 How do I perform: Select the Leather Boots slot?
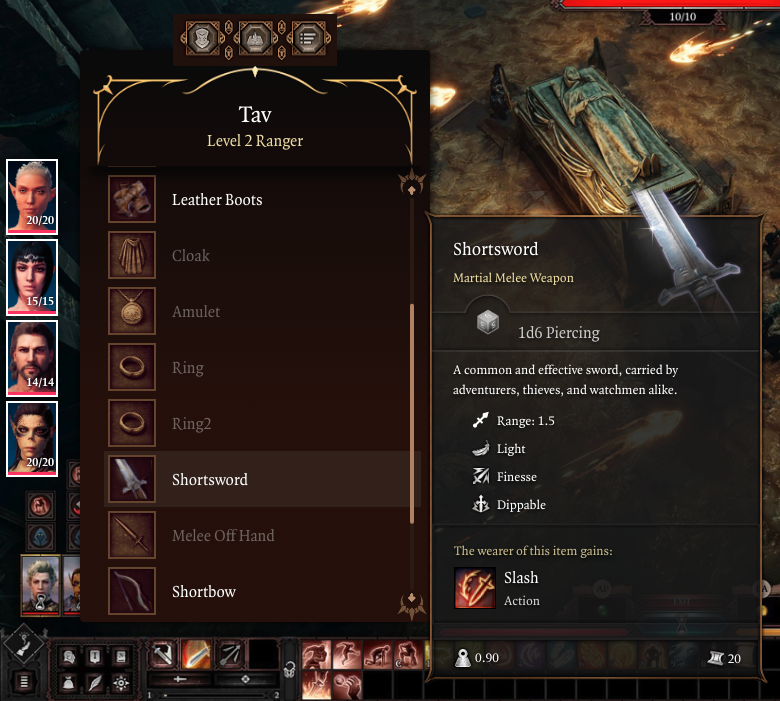point(132,200)
